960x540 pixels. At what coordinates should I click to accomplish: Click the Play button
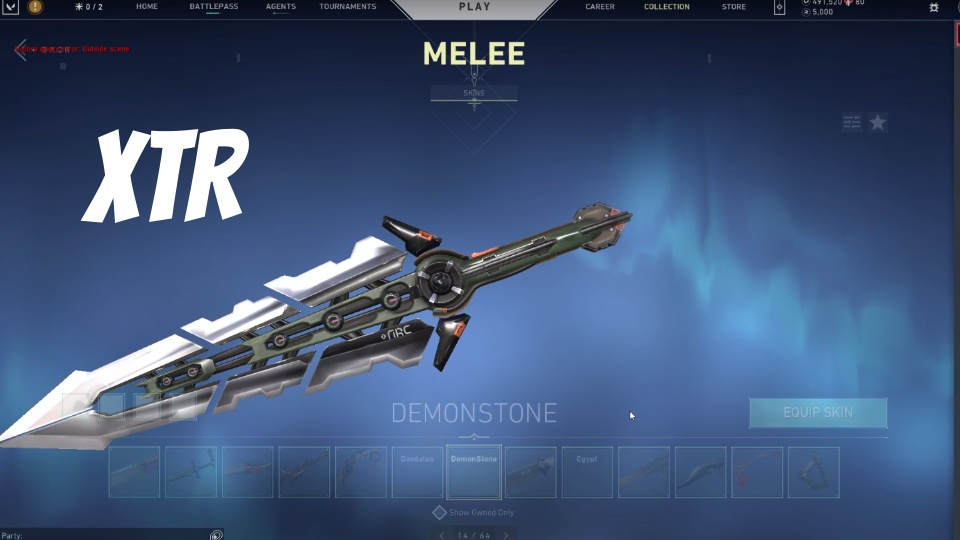(x=474, y=8)
